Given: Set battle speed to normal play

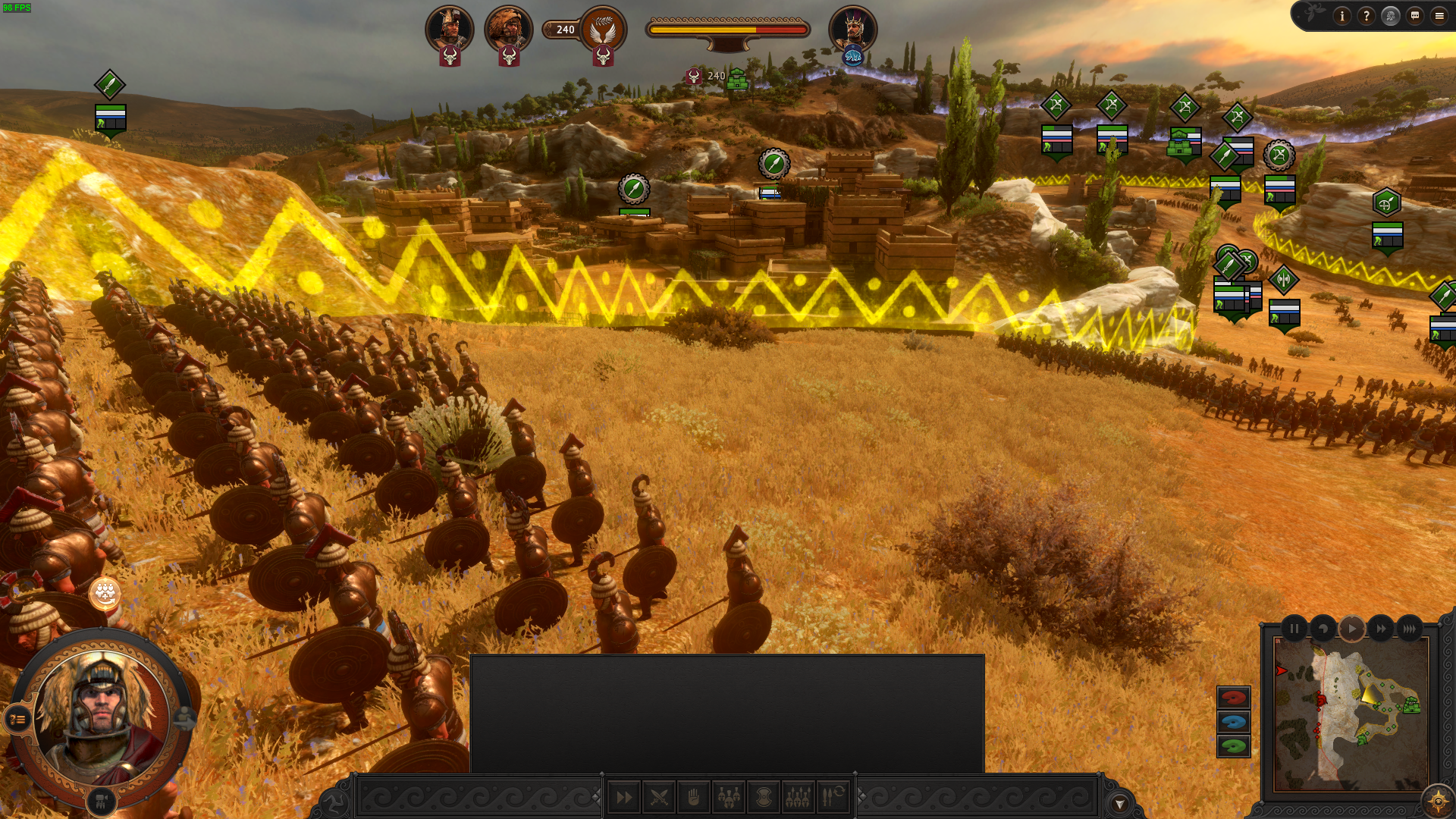Looking at the screenshot, I should pos(1352,629).
